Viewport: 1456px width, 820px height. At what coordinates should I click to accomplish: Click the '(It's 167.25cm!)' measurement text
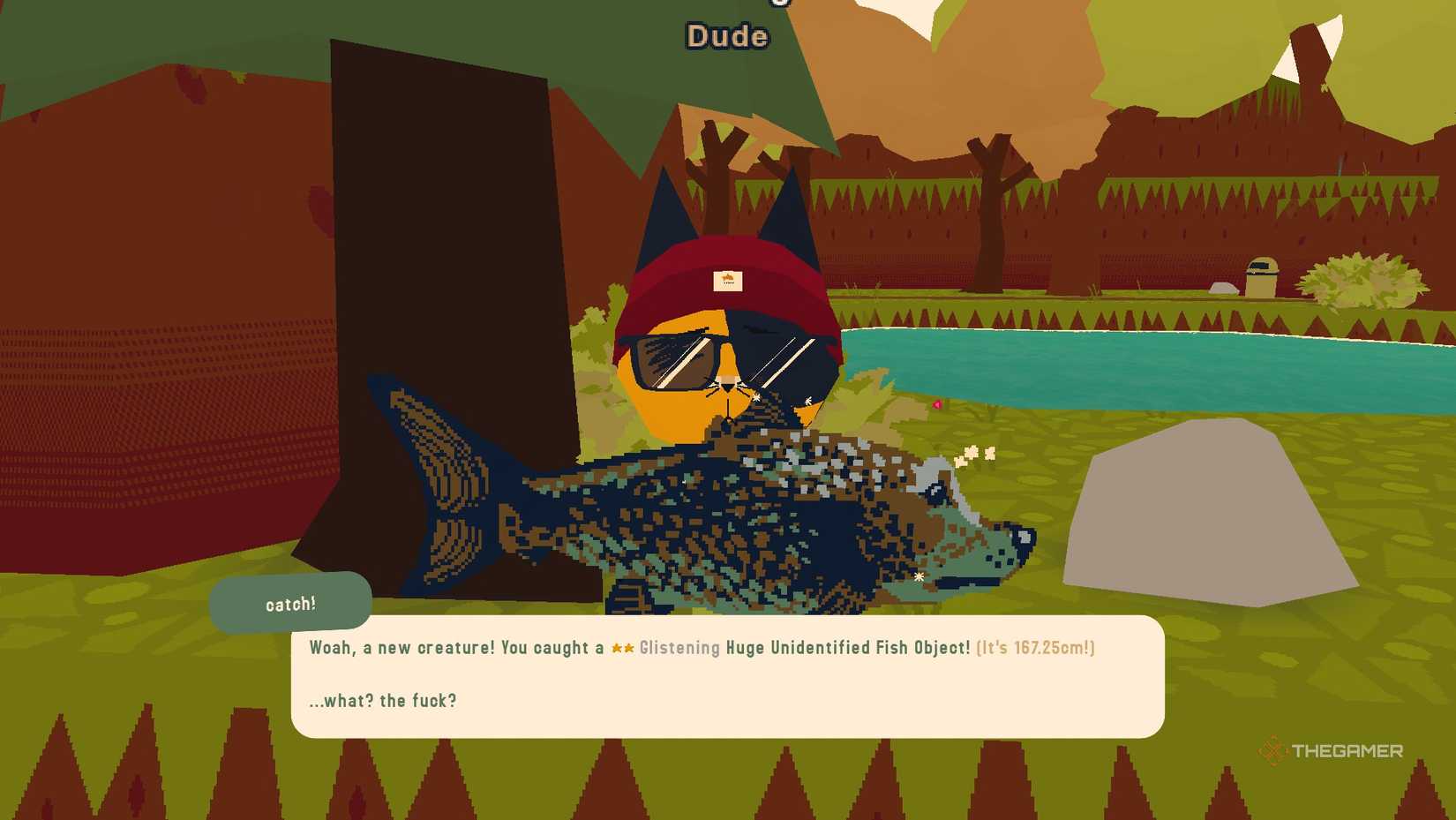pos(1034,648)
